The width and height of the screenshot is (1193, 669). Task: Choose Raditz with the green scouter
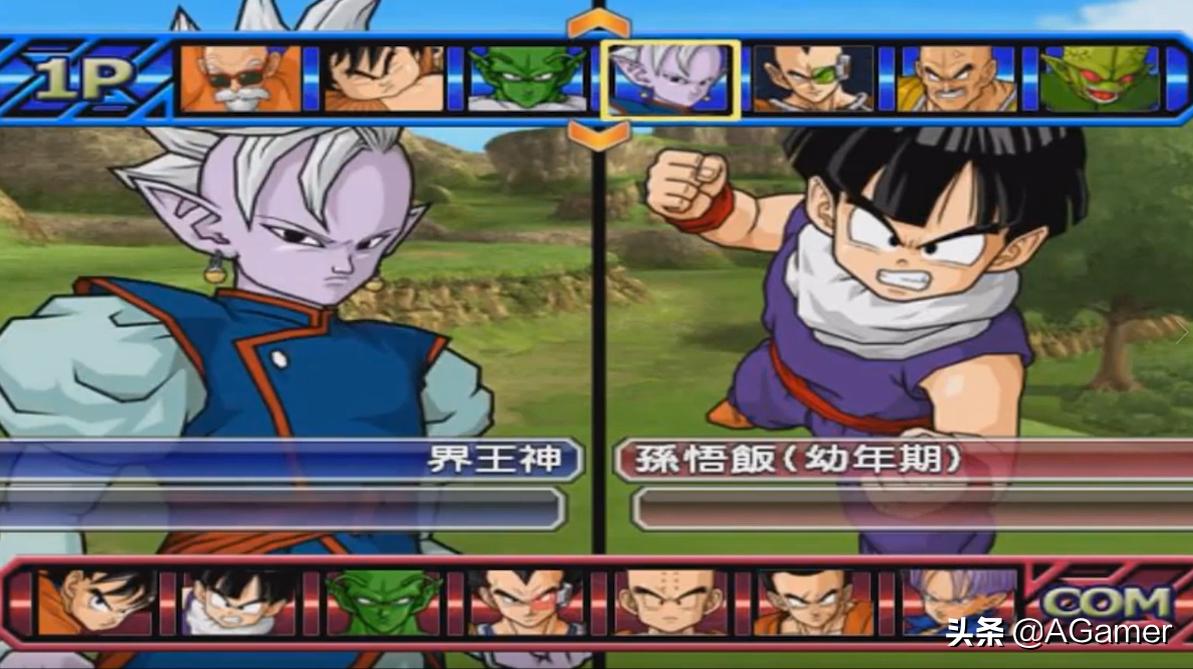click(x=813, y=78)
